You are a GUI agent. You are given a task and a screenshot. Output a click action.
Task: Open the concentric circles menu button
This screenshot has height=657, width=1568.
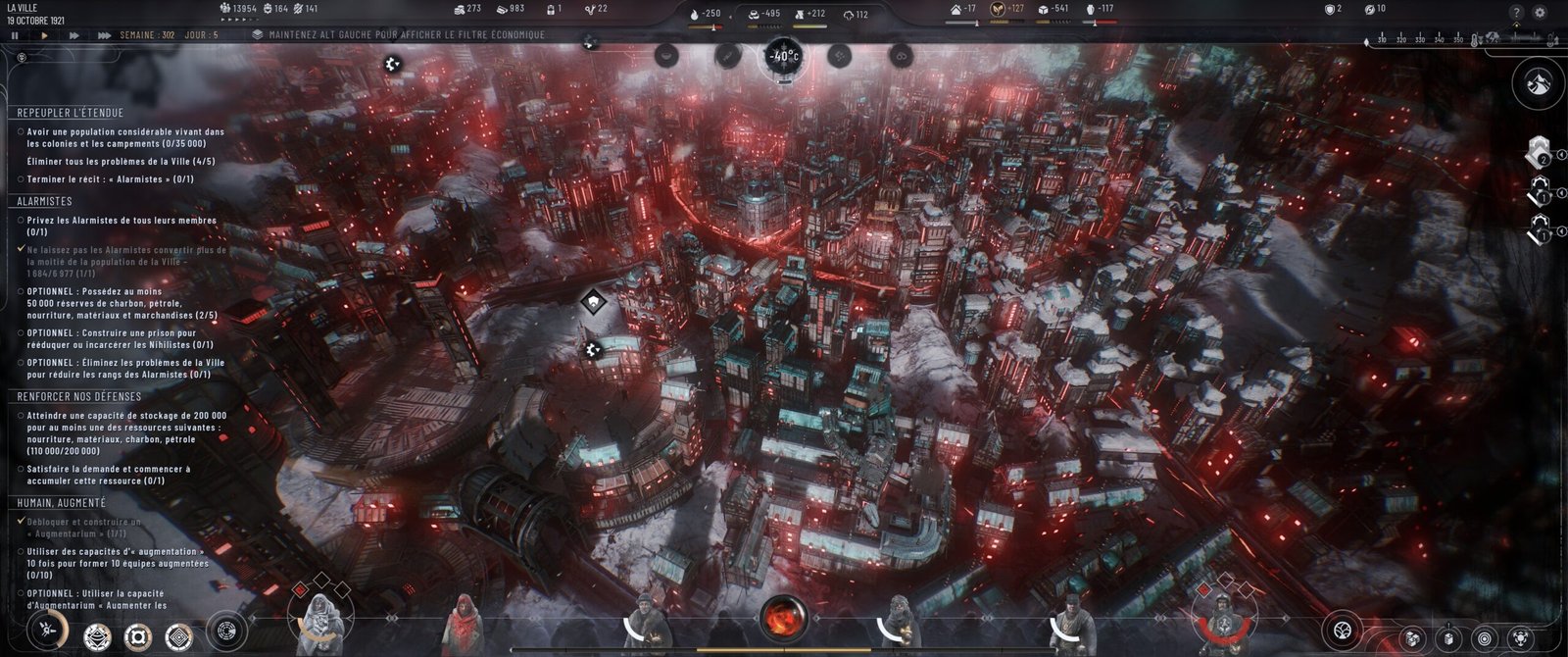1485,638
